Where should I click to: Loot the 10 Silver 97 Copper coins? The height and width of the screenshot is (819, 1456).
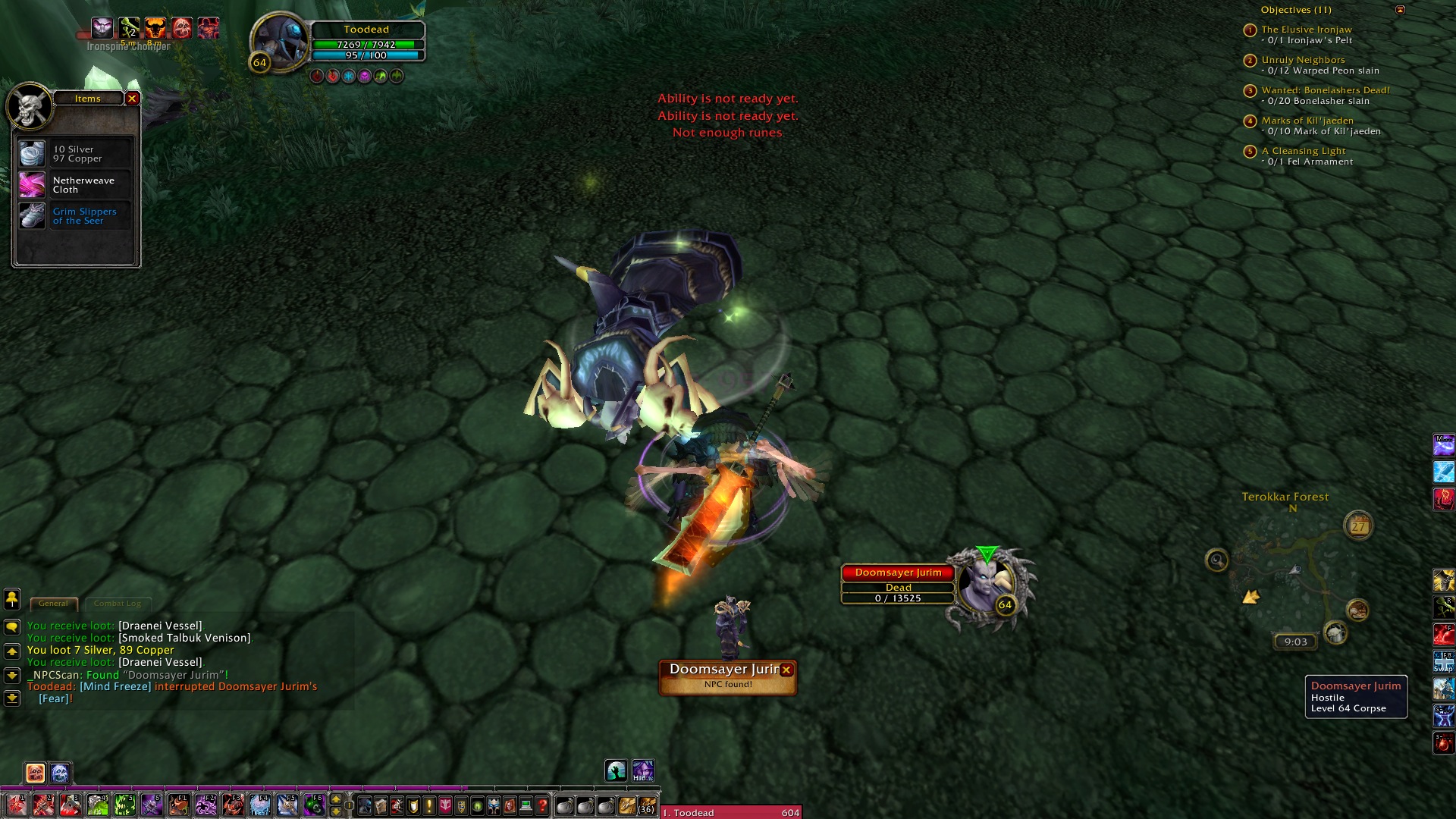[33, 154]
